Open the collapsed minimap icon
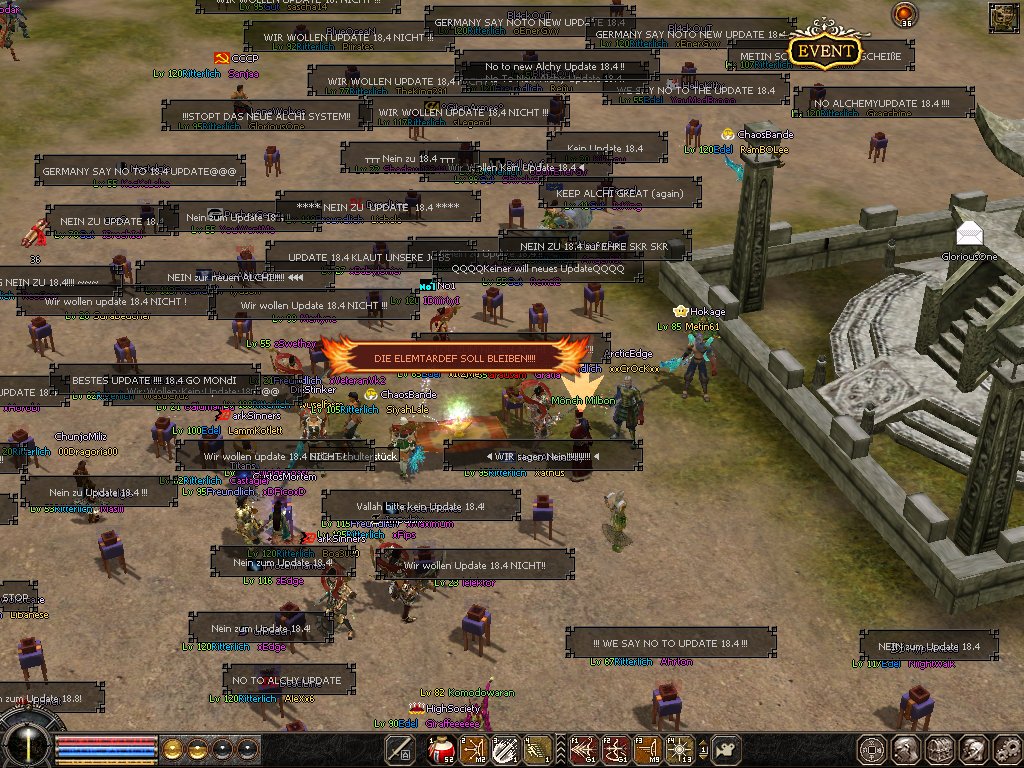This screenshot has height=768, width=1024. pos(1003,16)
